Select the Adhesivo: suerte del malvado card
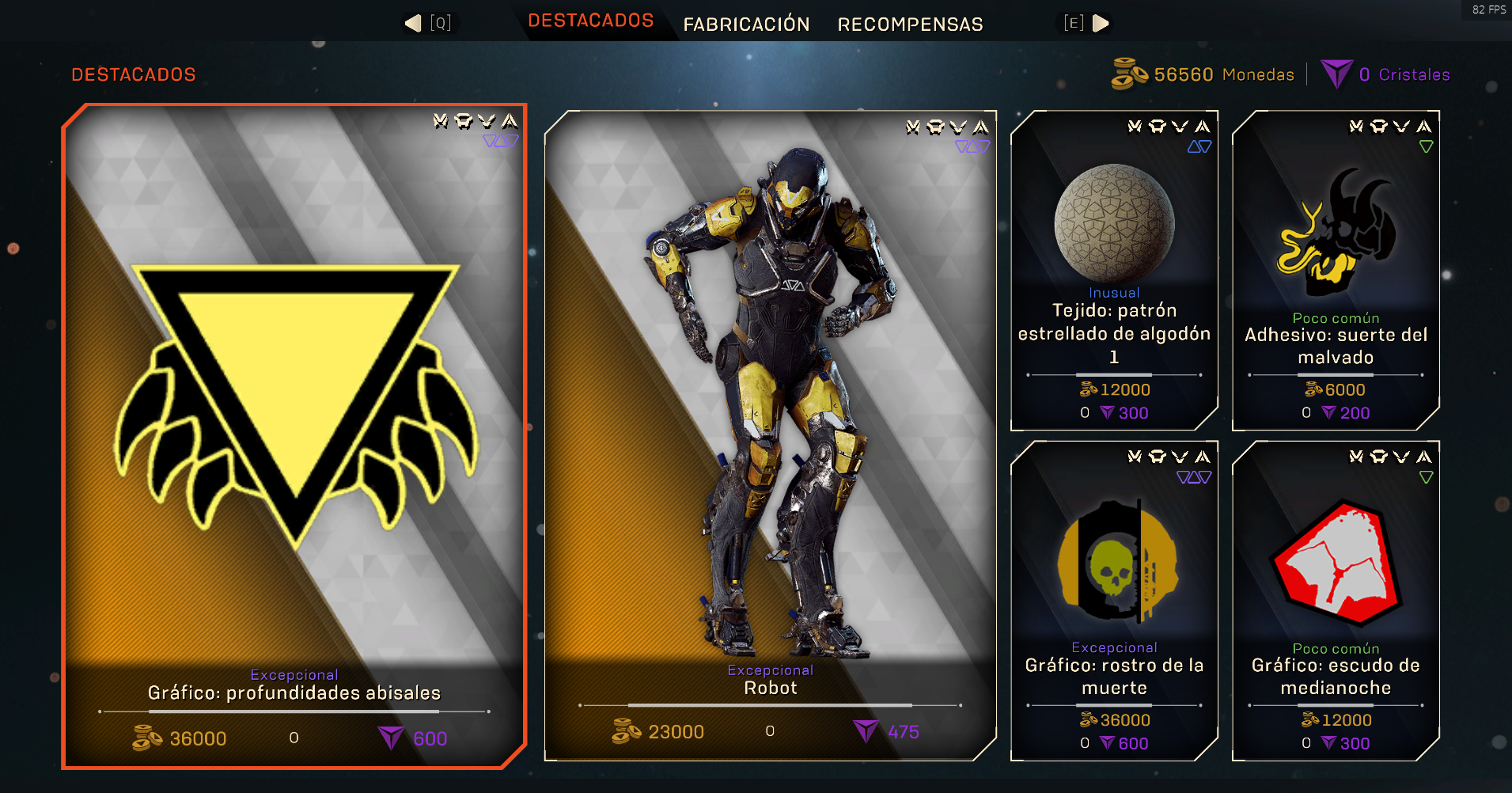Image resolution: width=1512 pixels, height=793 pixels. [x=1336, y=271]
